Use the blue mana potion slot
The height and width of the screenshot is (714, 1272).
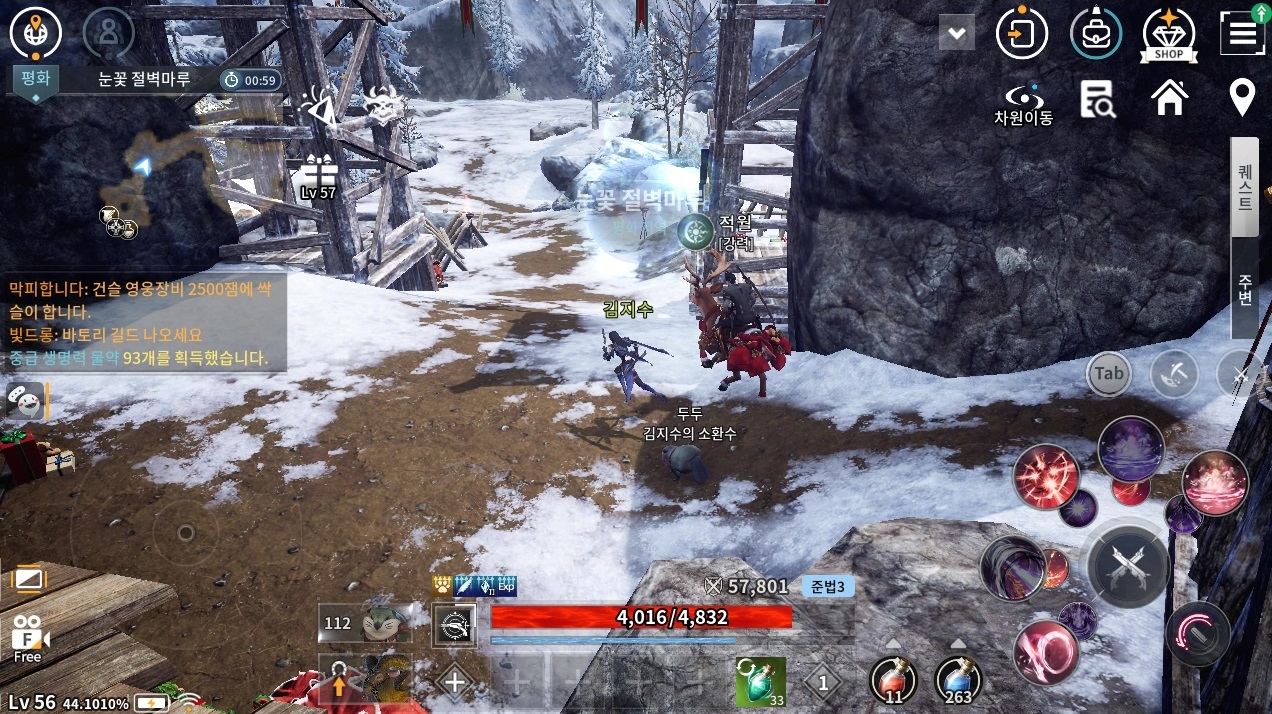click(x=958, y=680)
